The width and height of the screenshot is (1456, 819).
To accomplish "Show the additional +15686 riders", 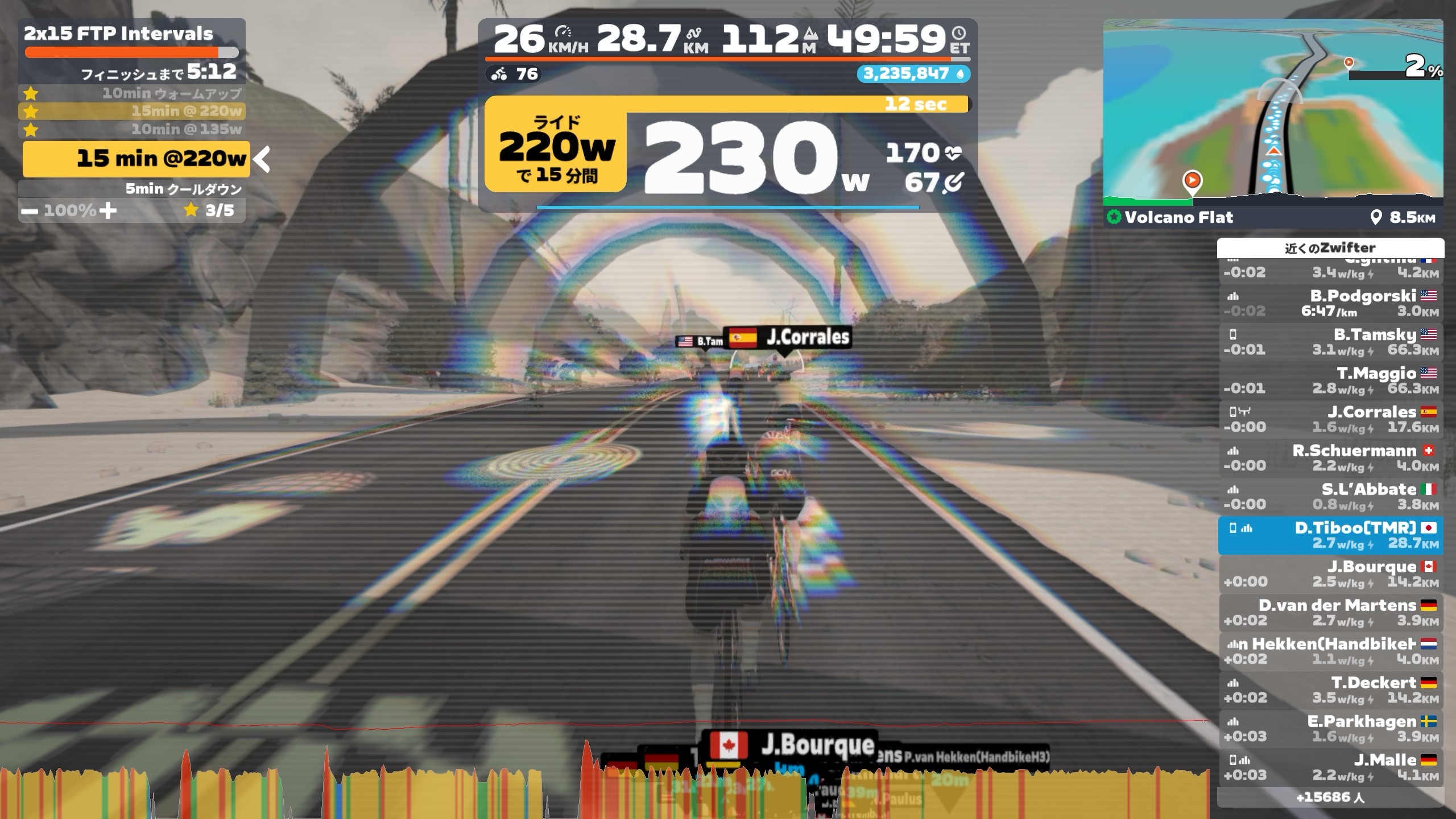I will point(1330,797).
